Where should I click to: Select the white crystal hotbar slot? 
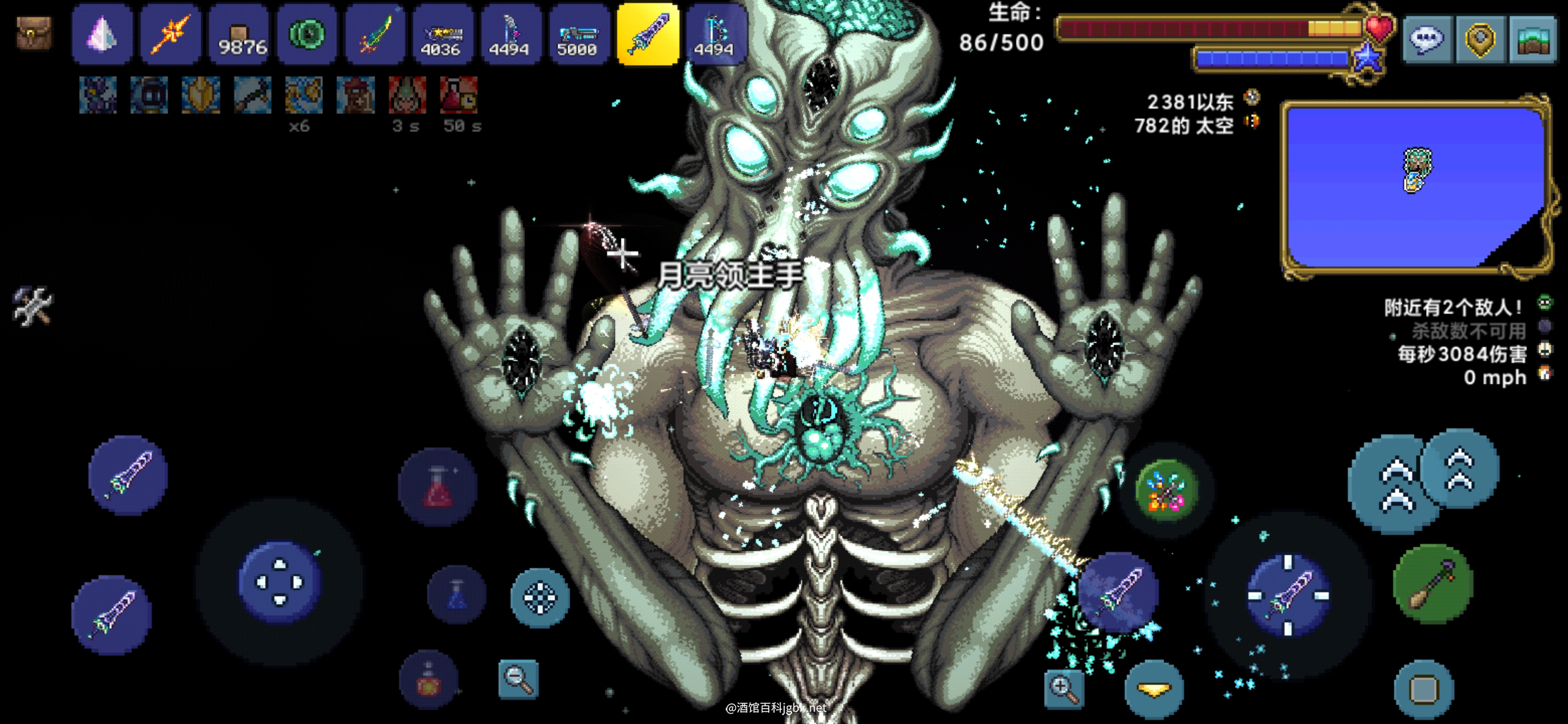click(x=102, y=34)
